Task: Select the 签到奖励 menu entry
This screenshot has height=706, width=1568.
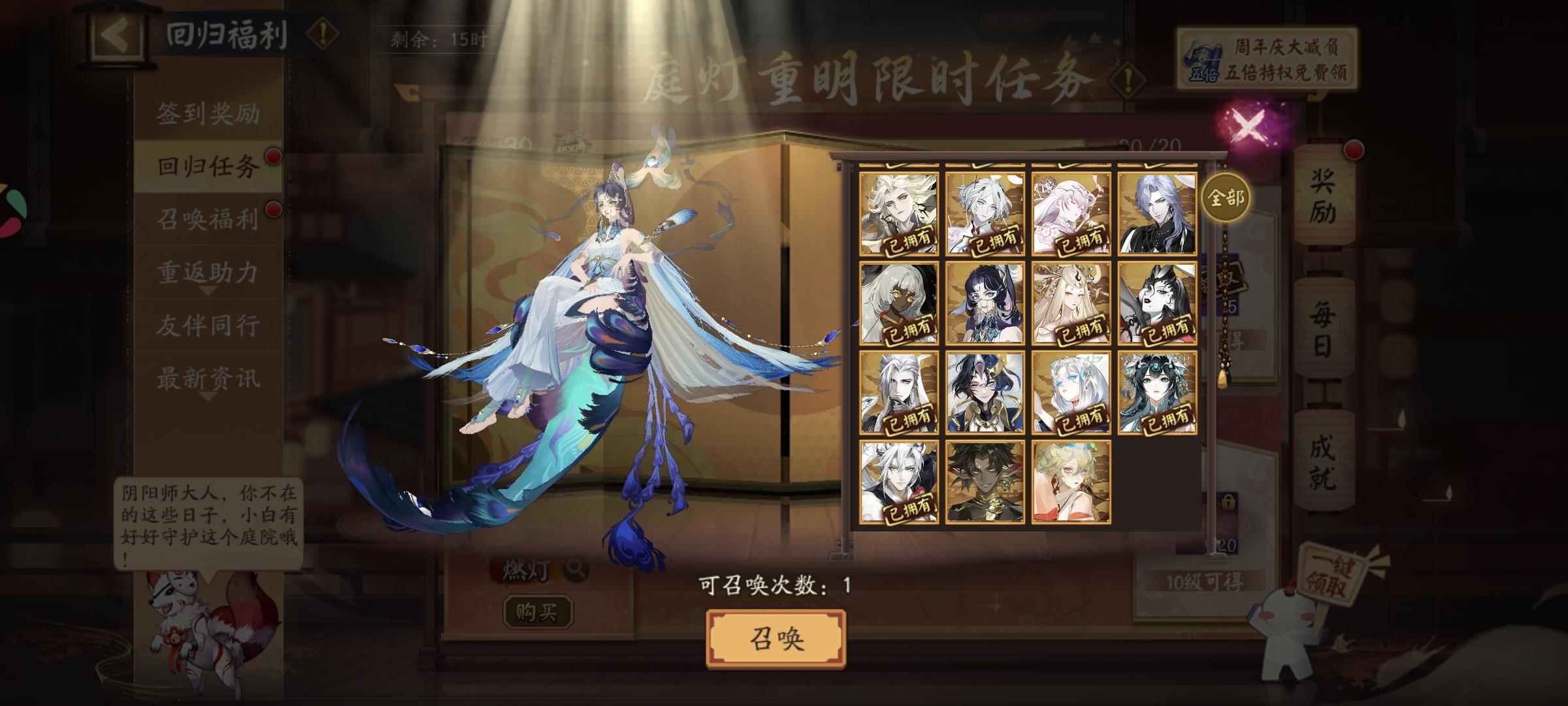Action: [208, 112]
